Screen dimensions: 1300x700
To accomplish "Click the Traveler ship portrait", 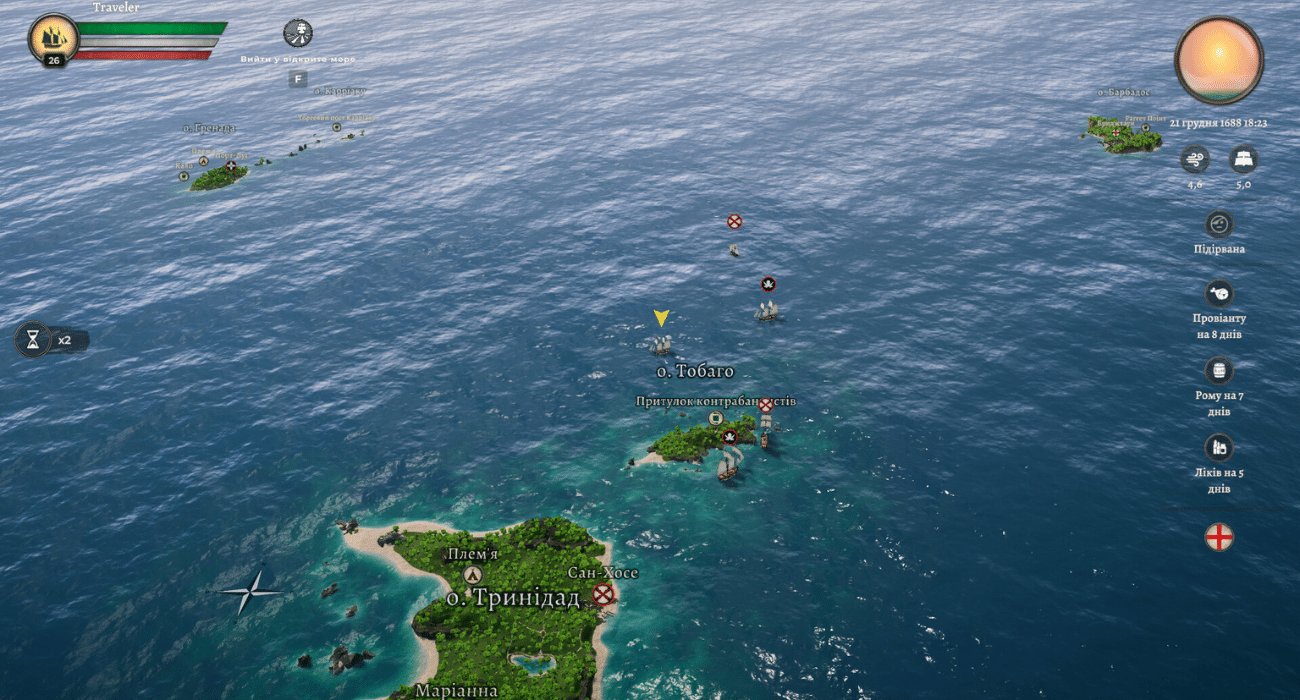I will pyautogui.click(x=53, y=38).
